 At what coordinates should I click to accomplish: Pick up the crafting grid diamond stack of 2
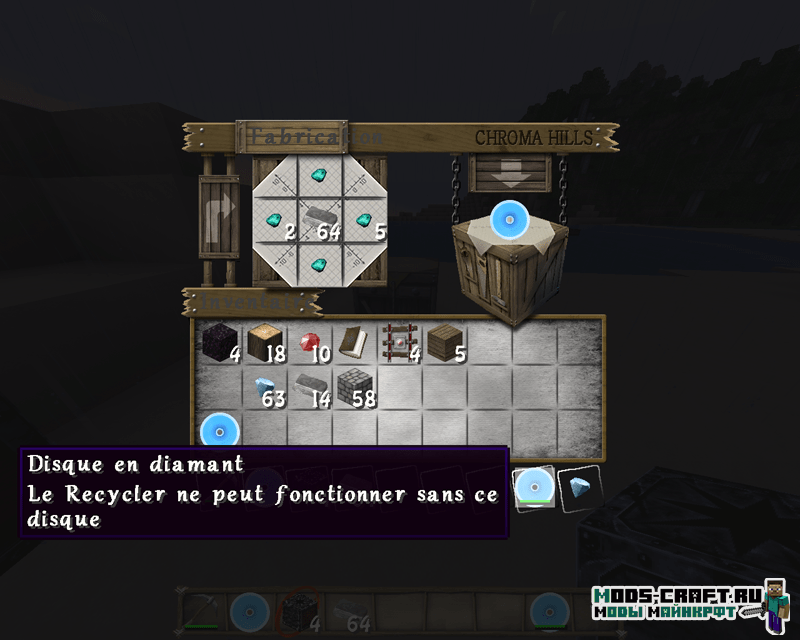[x=273, y=218]
